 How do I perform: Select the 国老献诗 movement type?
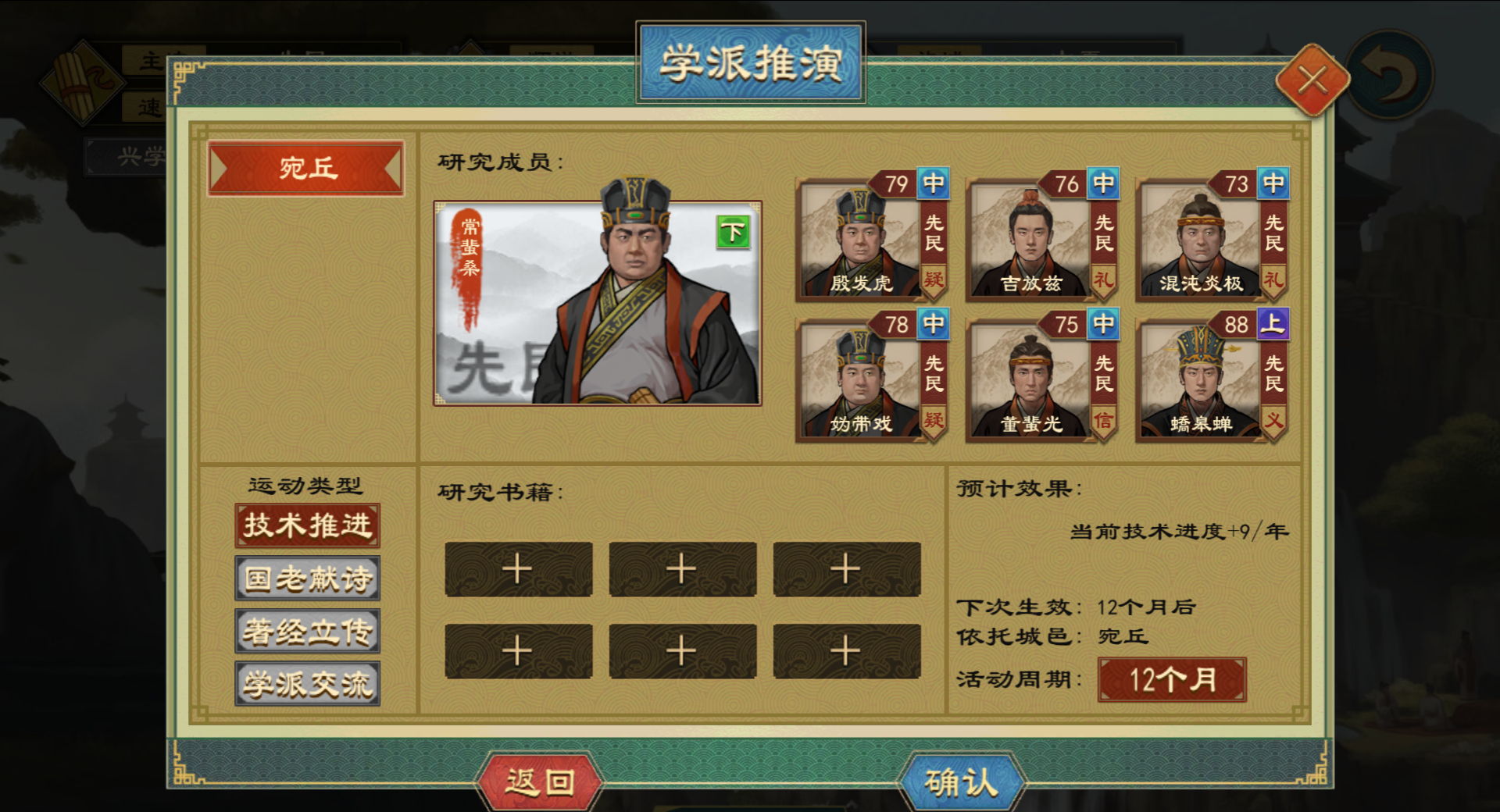point(306,578)
